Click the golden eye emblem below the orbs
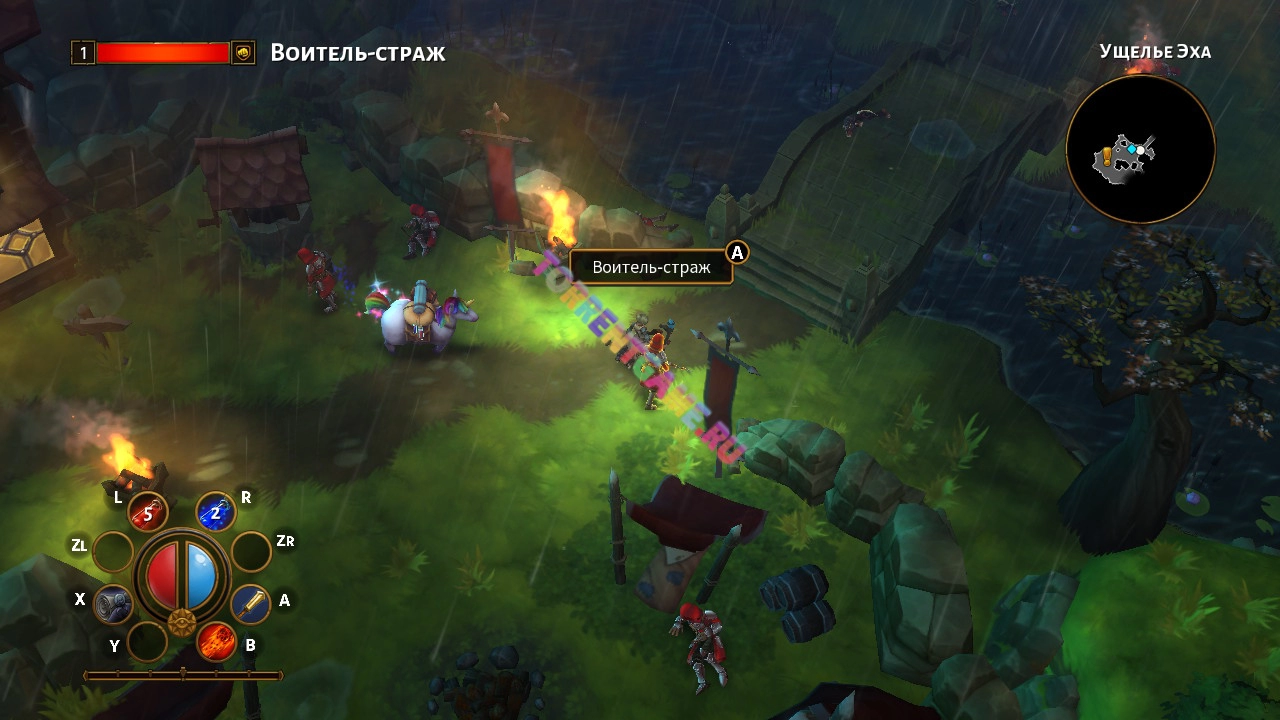 pyautogui.click(x=181, y=623)
